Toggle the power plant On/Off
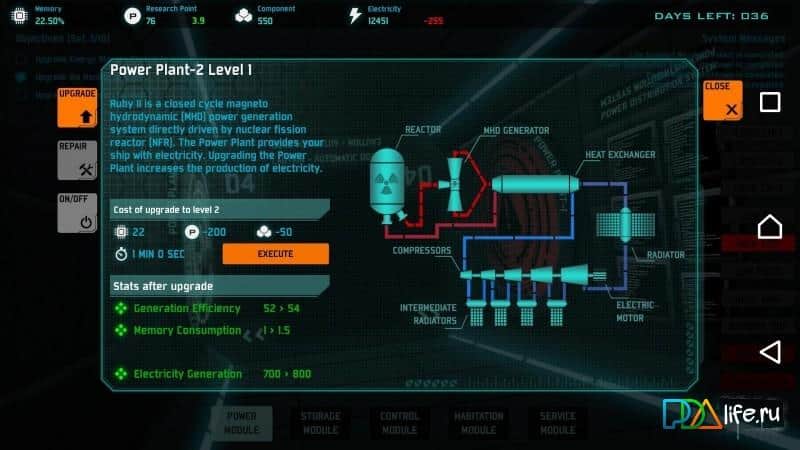 click(x=77, y=212)
